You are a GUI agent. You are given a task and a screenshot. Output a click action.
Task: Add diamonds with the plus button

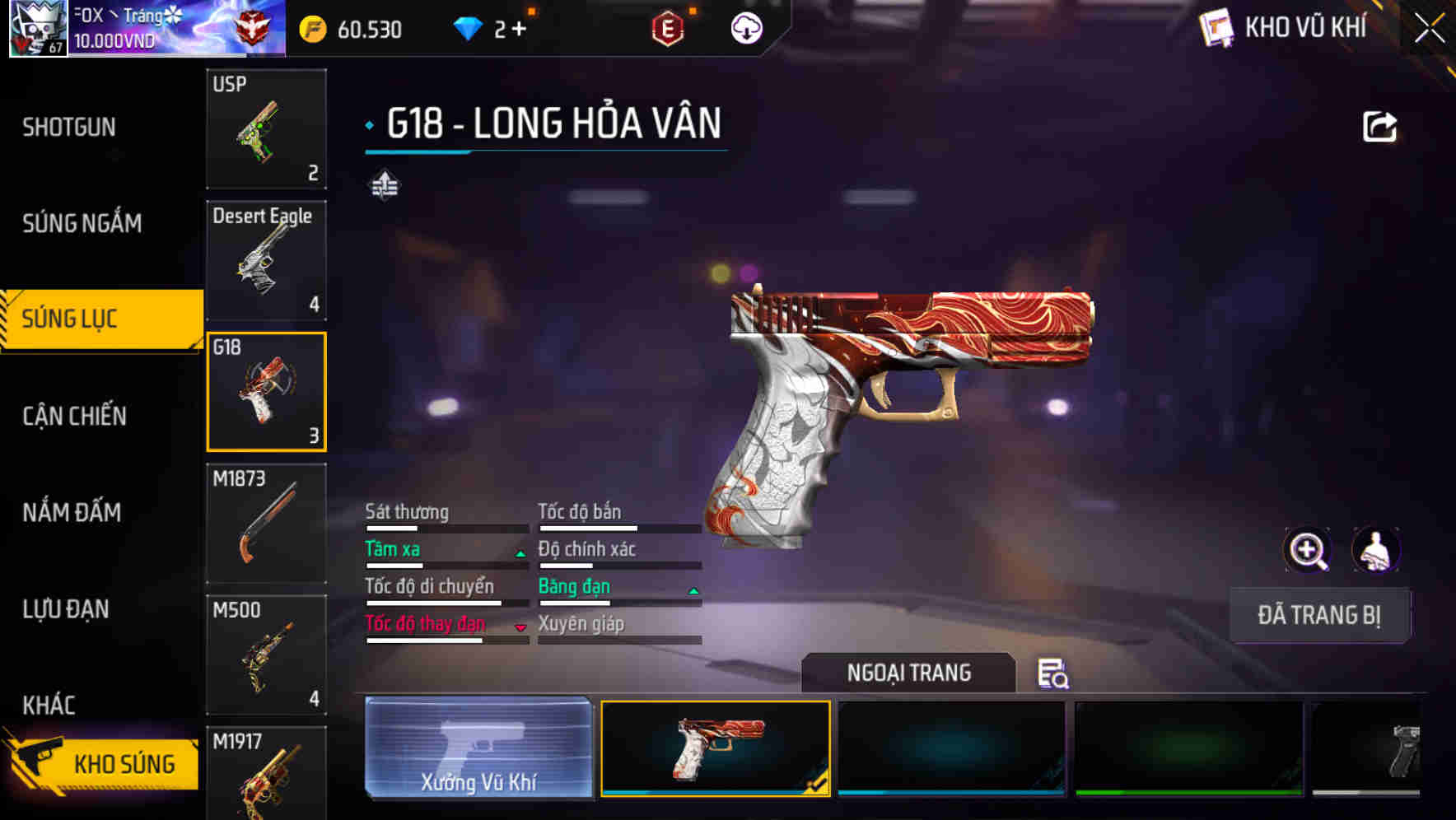[x=519, y=30]
